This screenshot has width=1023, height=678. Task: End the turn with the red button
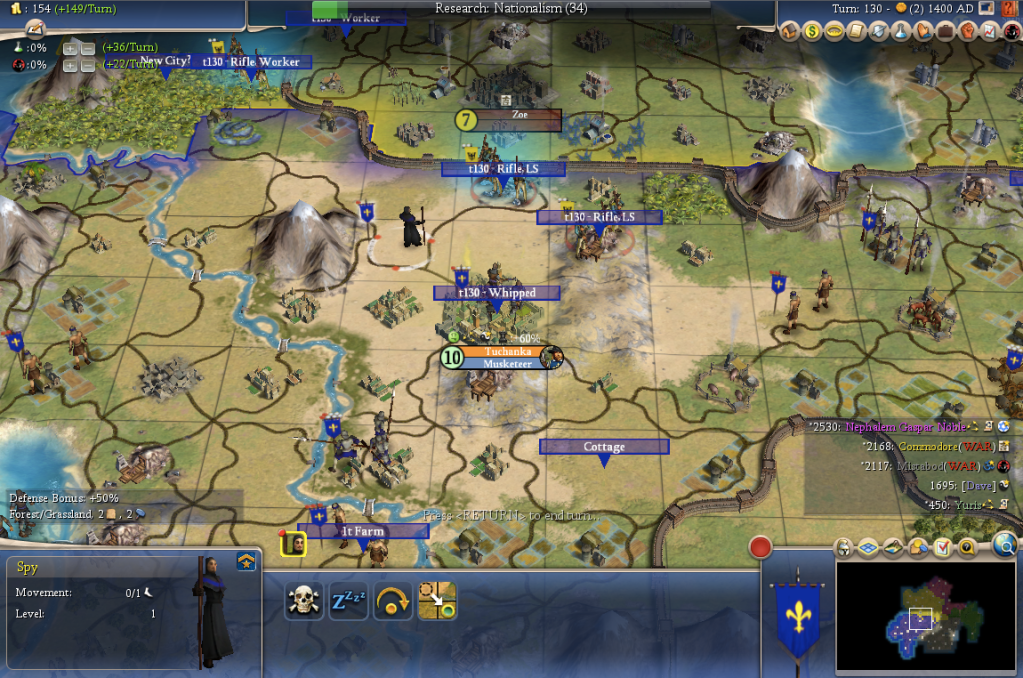pos(761,547)
